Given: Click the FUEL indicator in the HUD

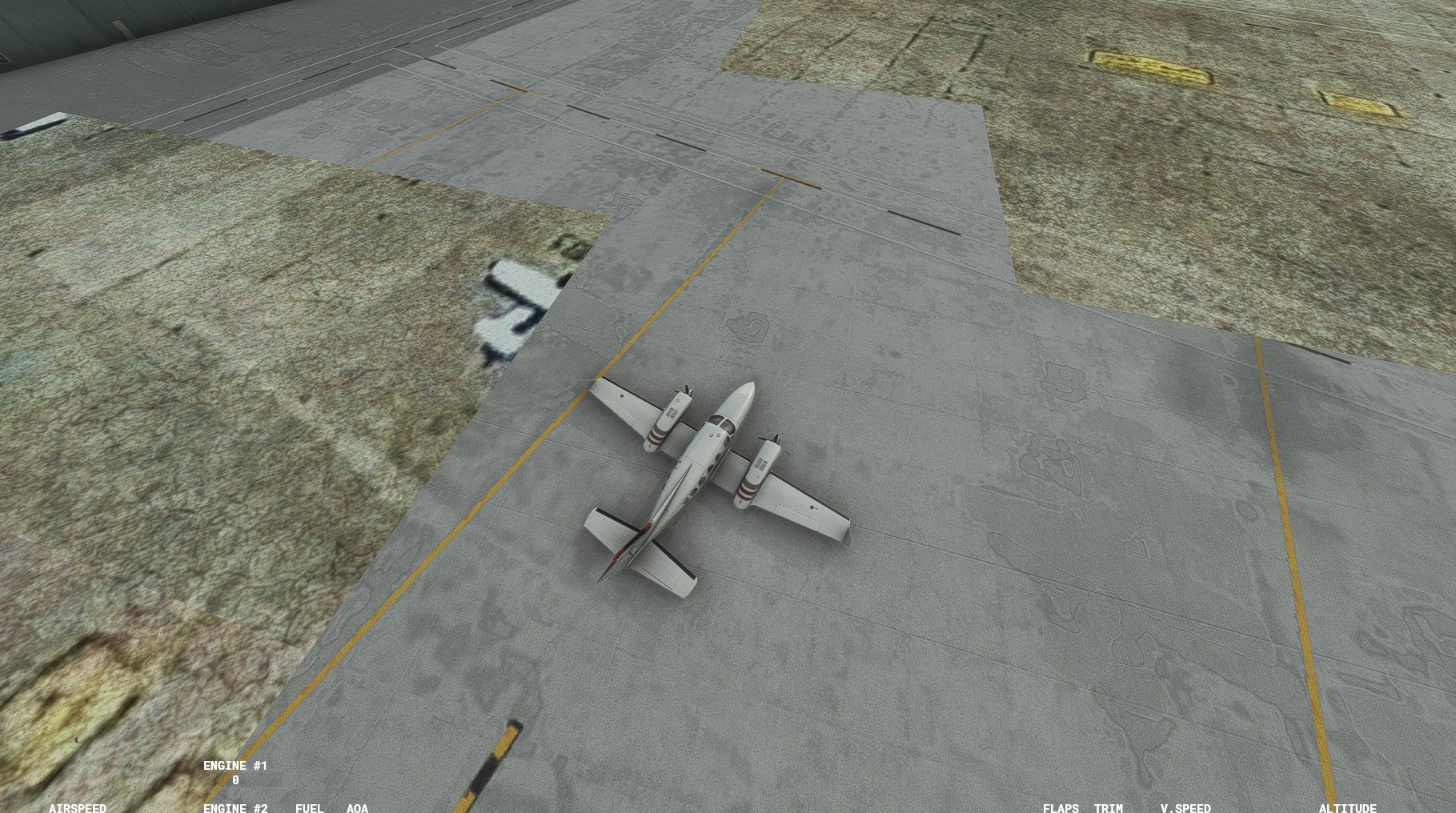Looking at the screenshot, I should click(308, 808).
